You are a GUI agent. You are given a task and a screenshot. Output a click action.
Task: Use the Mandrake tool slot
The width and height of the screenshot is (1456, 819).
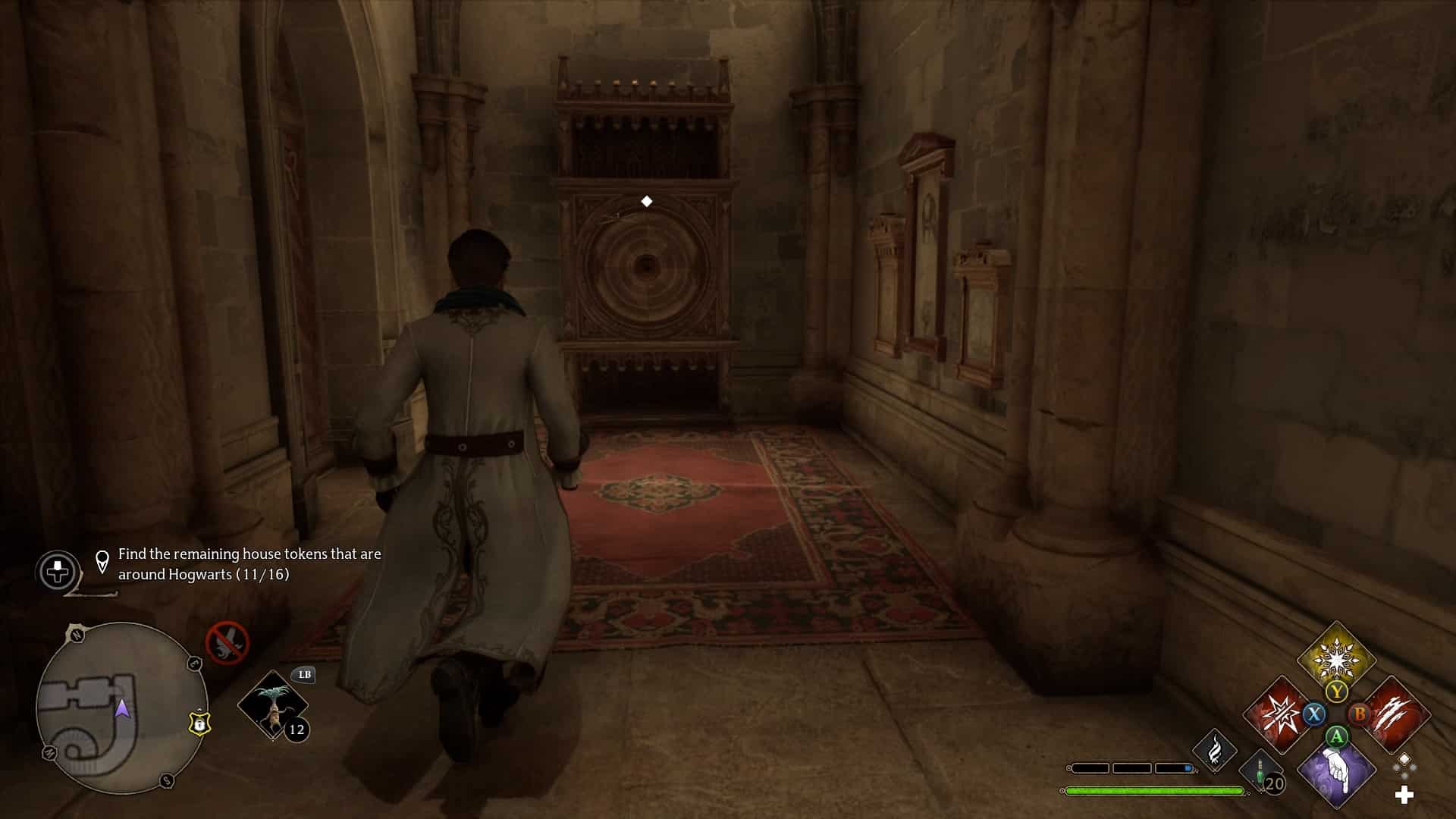tap(273, 705)
